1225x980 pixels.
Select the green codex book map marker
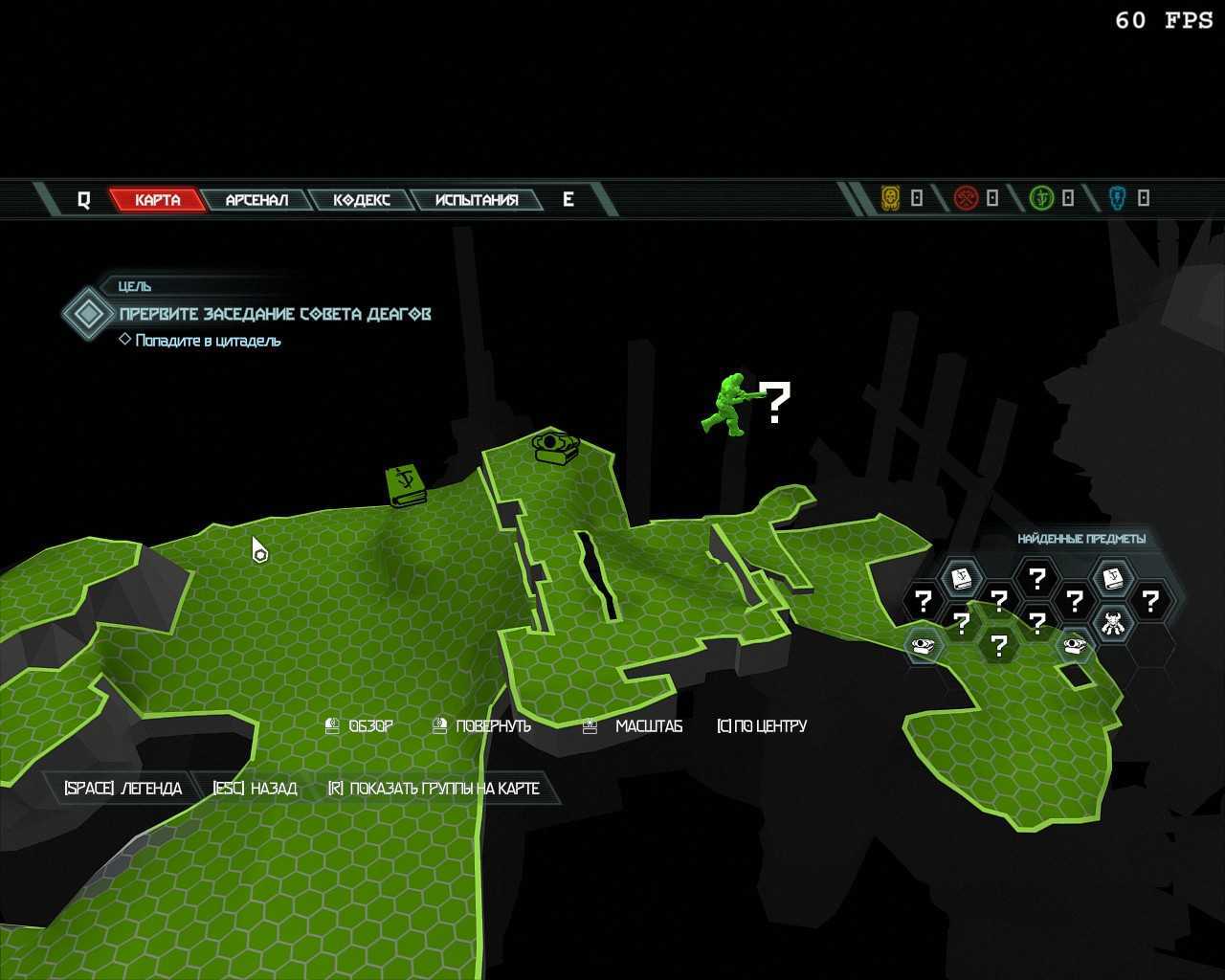(x=406, y=485)
